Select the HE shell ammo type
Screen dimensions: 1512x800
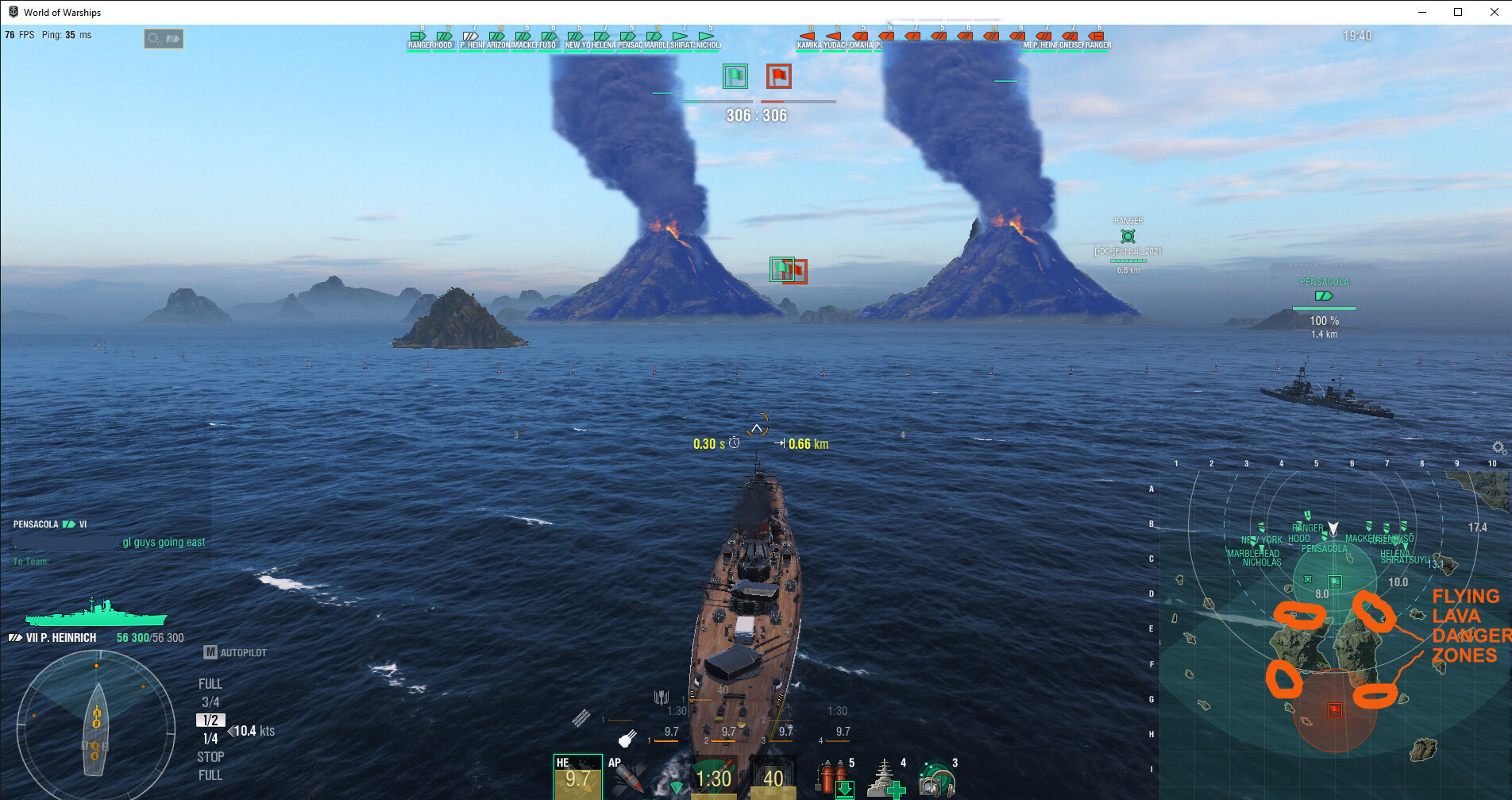(577, 776)
